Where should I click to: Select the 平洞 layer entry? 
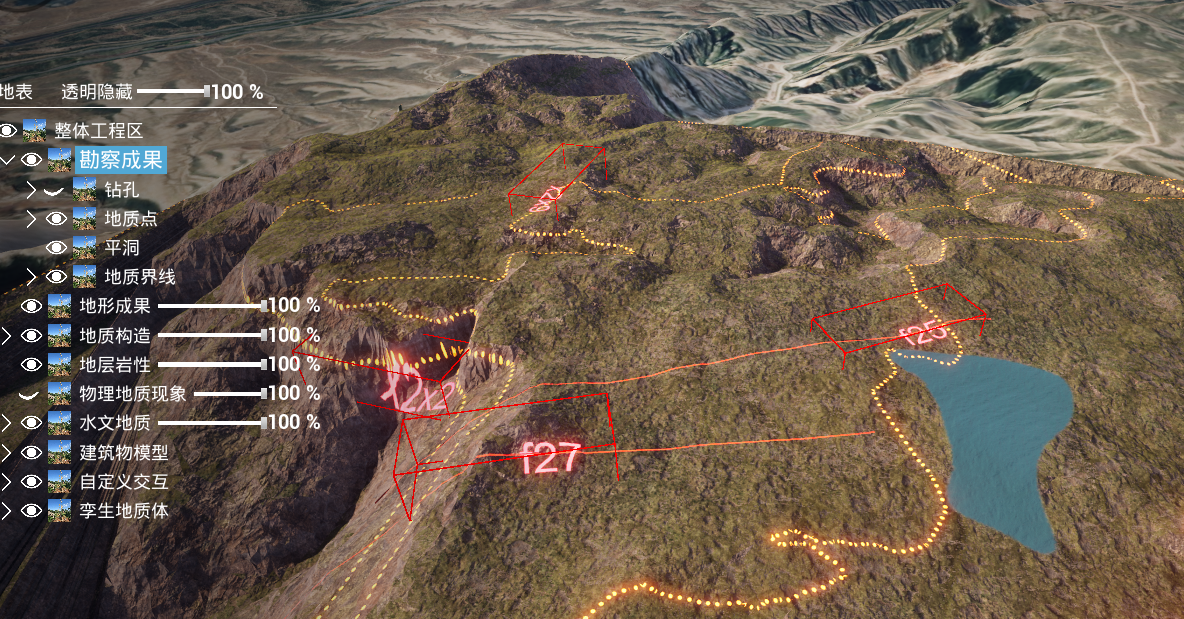point(121,247)
